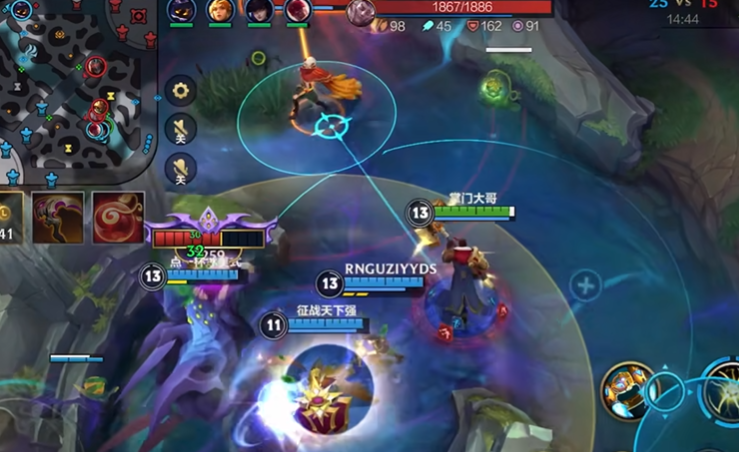Click the targeted enemy hero portrait
The image size is (739, 452).
(x=361, y=12)
